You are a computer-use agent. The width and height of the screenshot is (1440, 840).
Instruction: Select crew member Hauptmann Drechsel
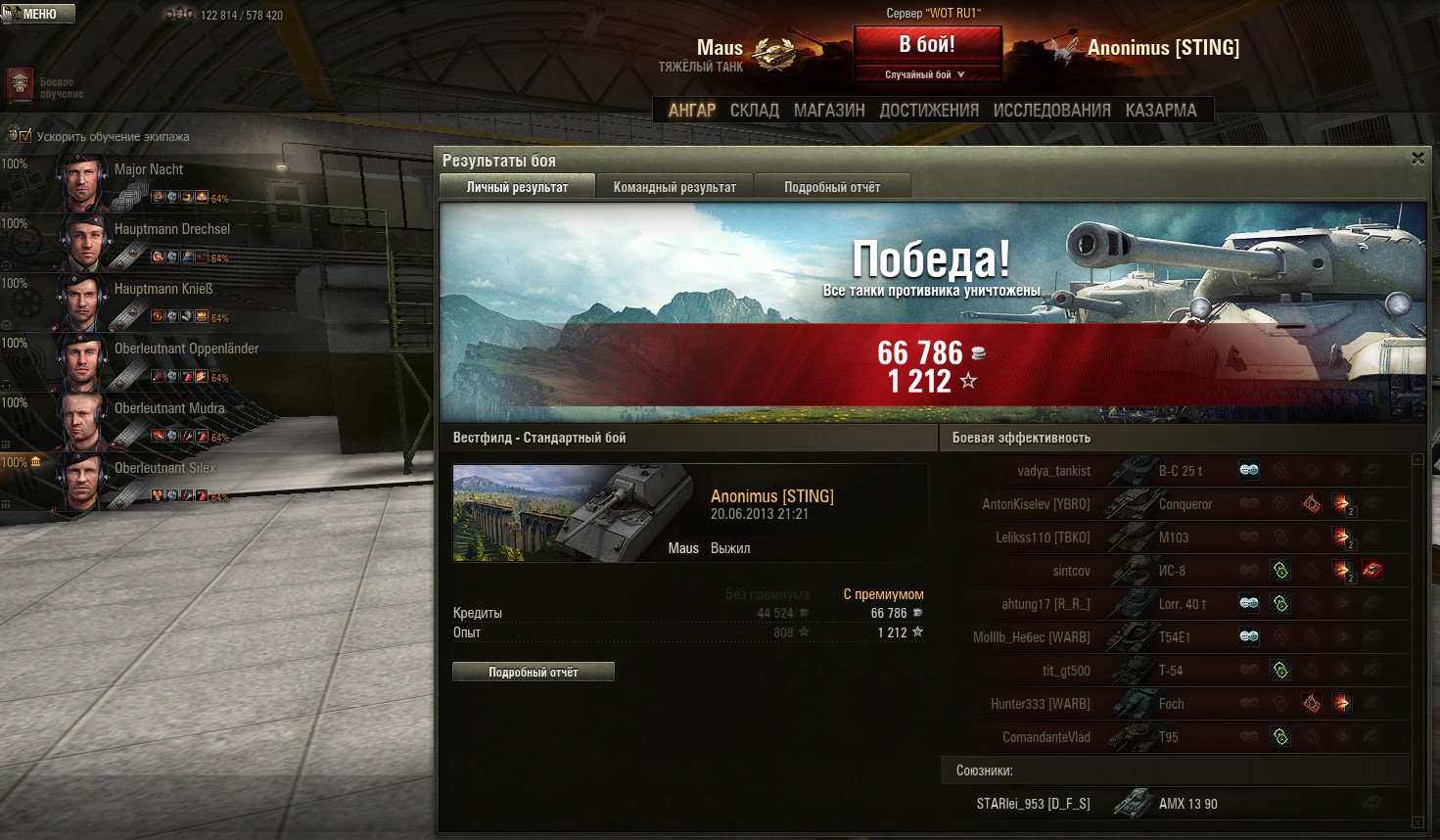(171, 229)
